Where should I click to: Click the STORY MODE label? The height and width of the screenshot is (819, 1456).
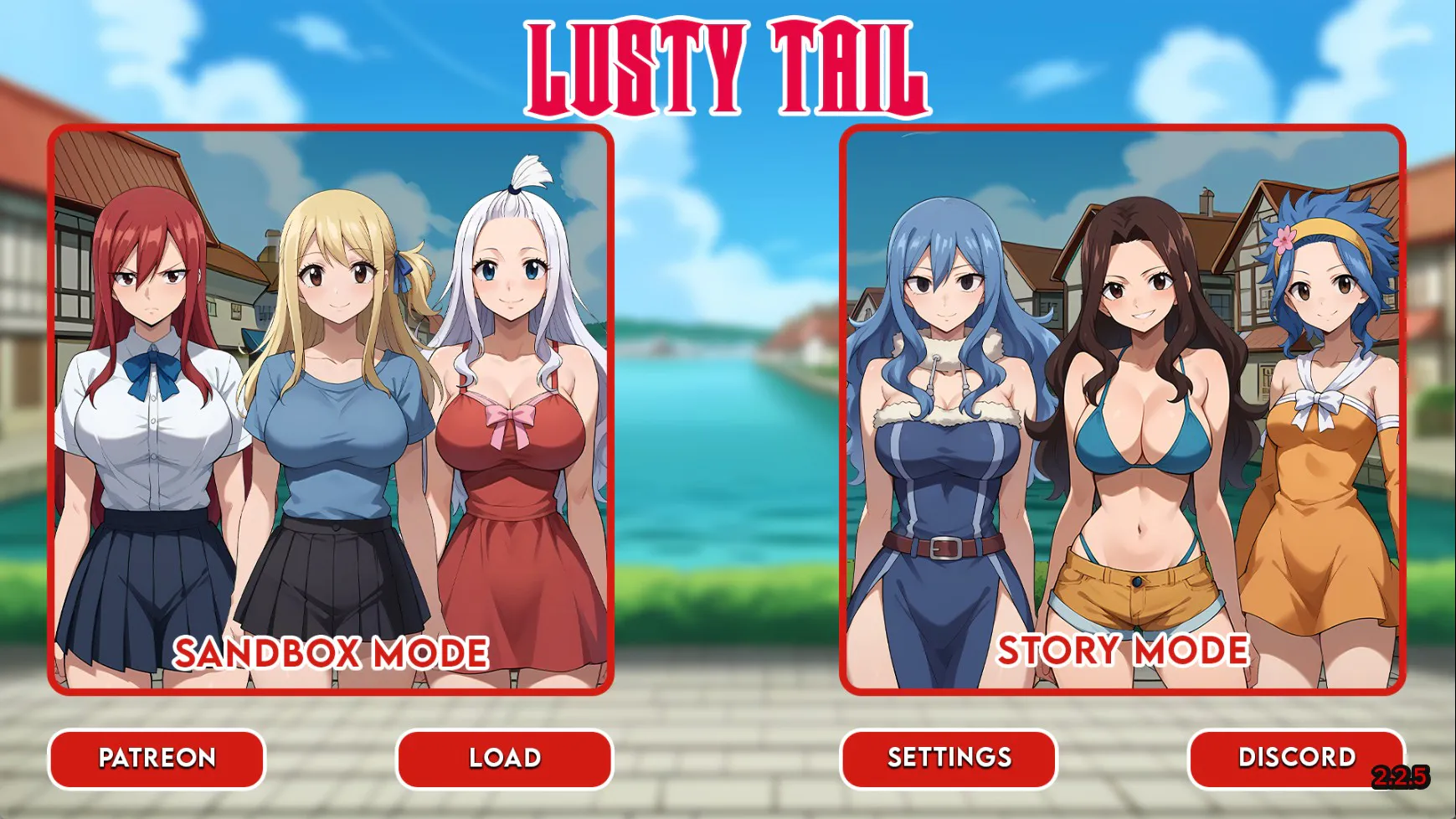coord(1123,650)
